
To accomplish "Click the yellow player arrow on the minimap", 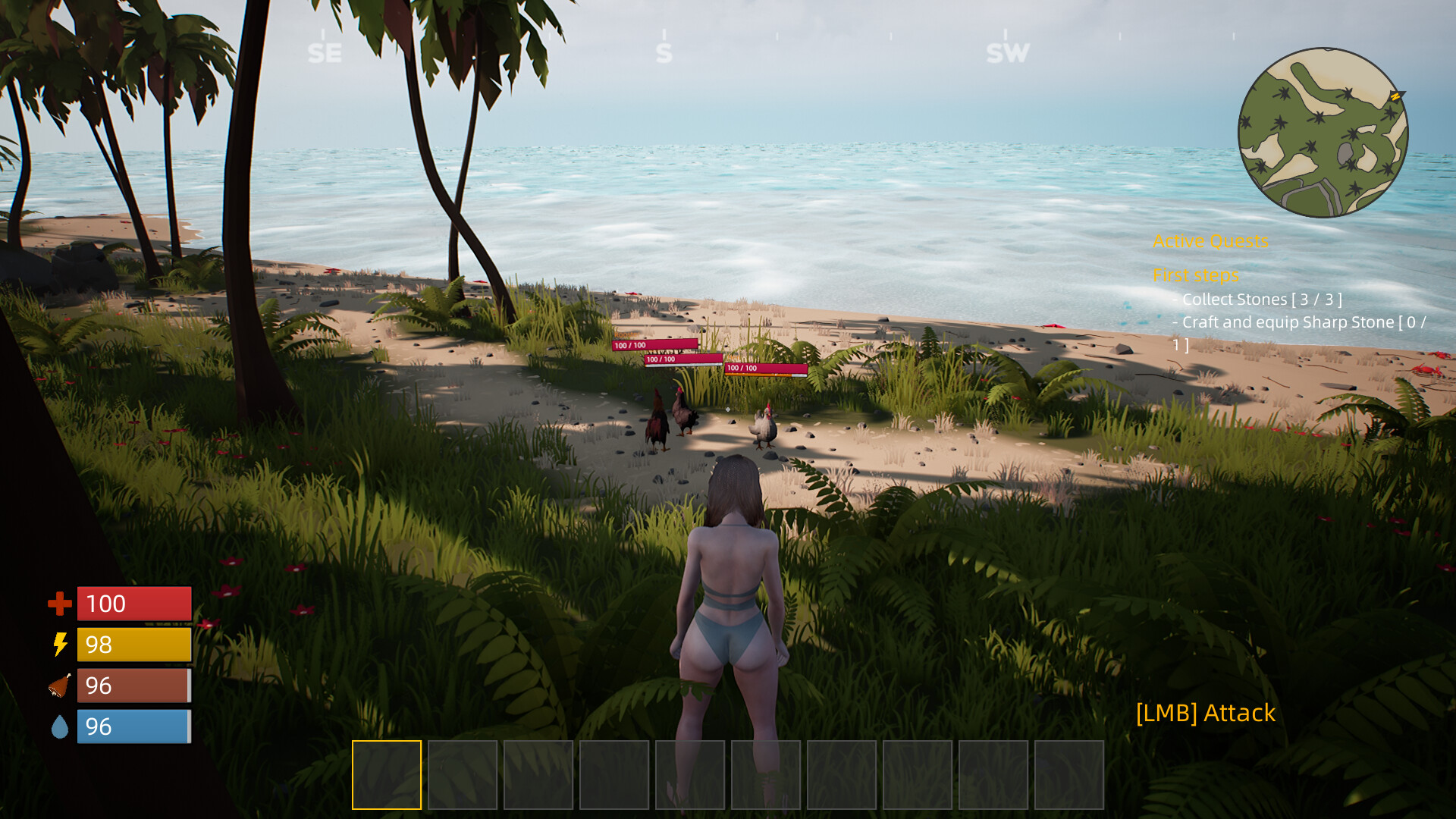I will click(x=1395, y=97).
